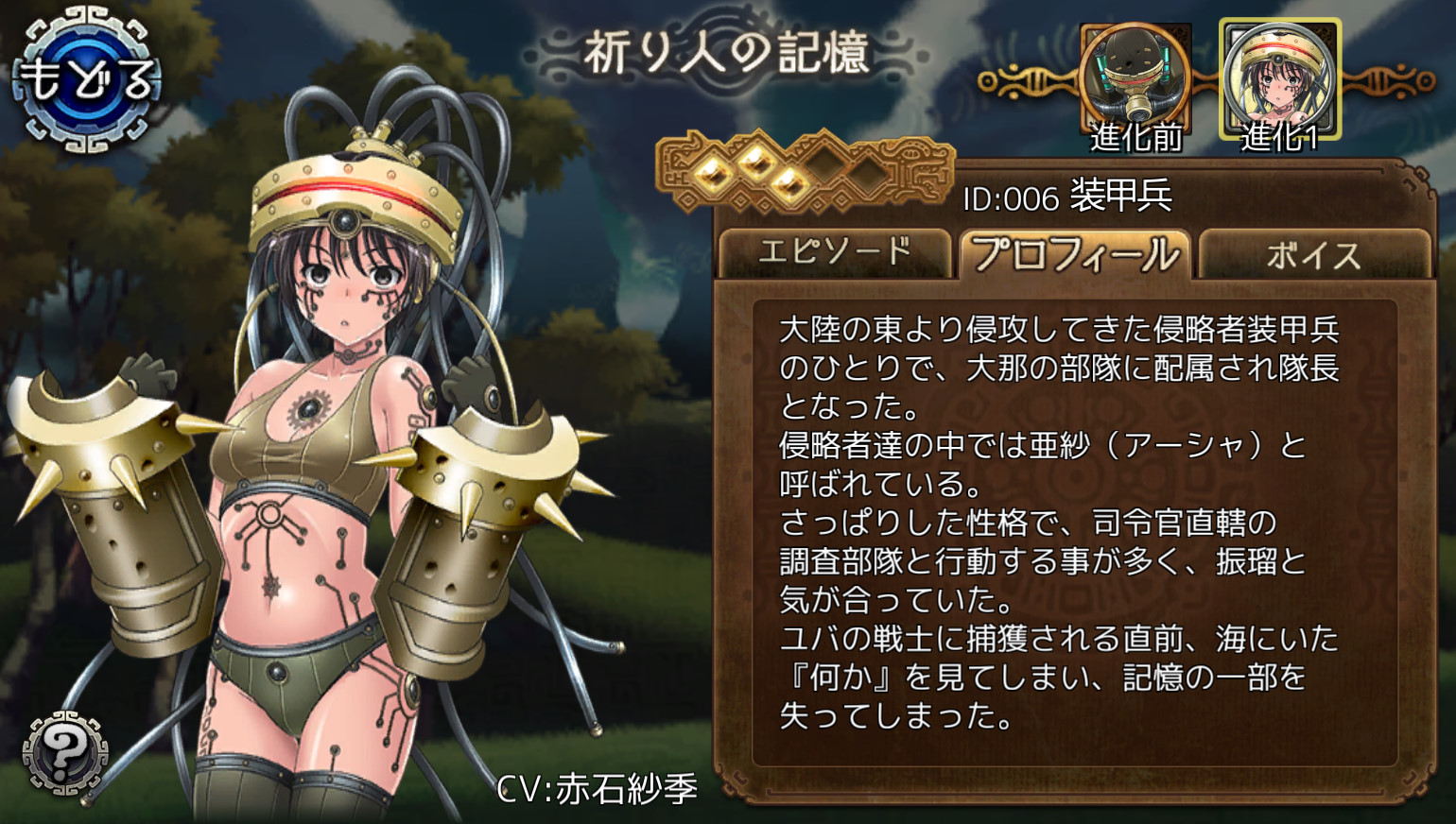
Task: Show the 進化前 pre-evolution portrait
Action: (1135, 83)
